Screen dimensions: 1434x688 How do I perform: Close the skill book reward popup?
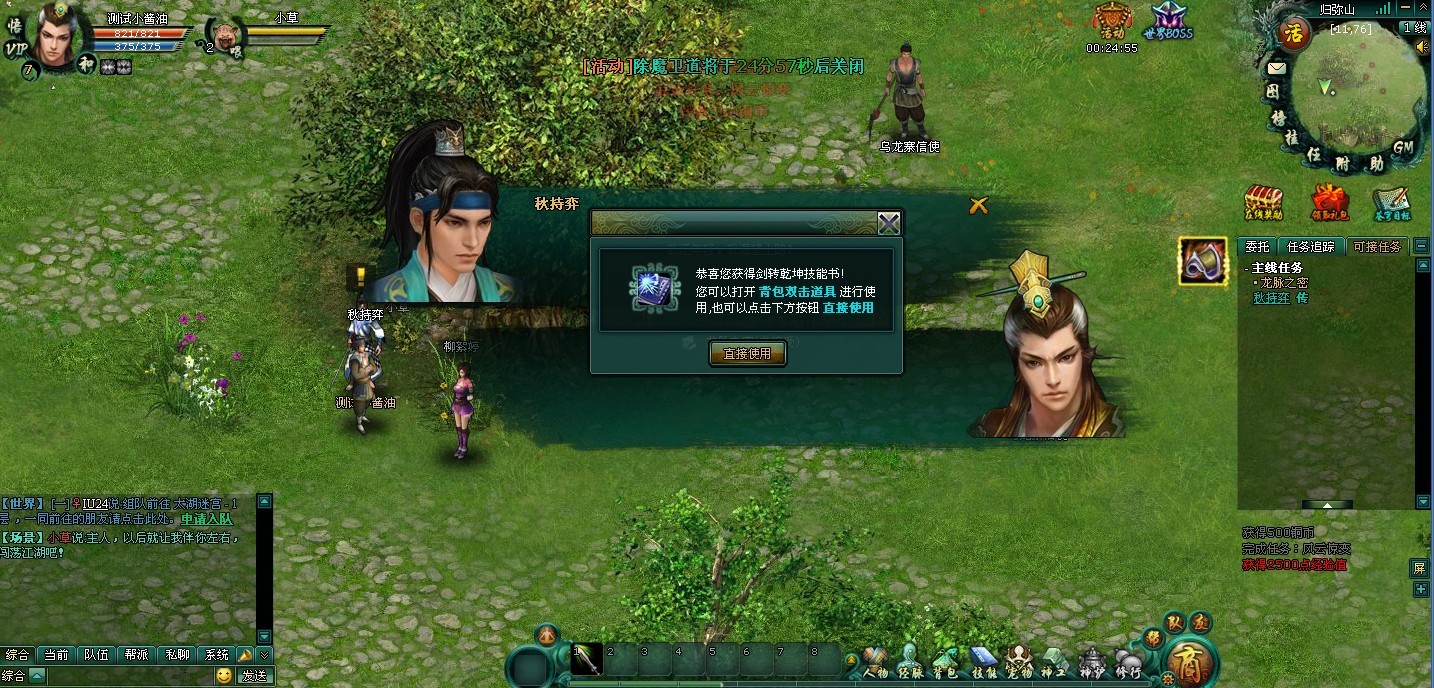coord(888,223)
